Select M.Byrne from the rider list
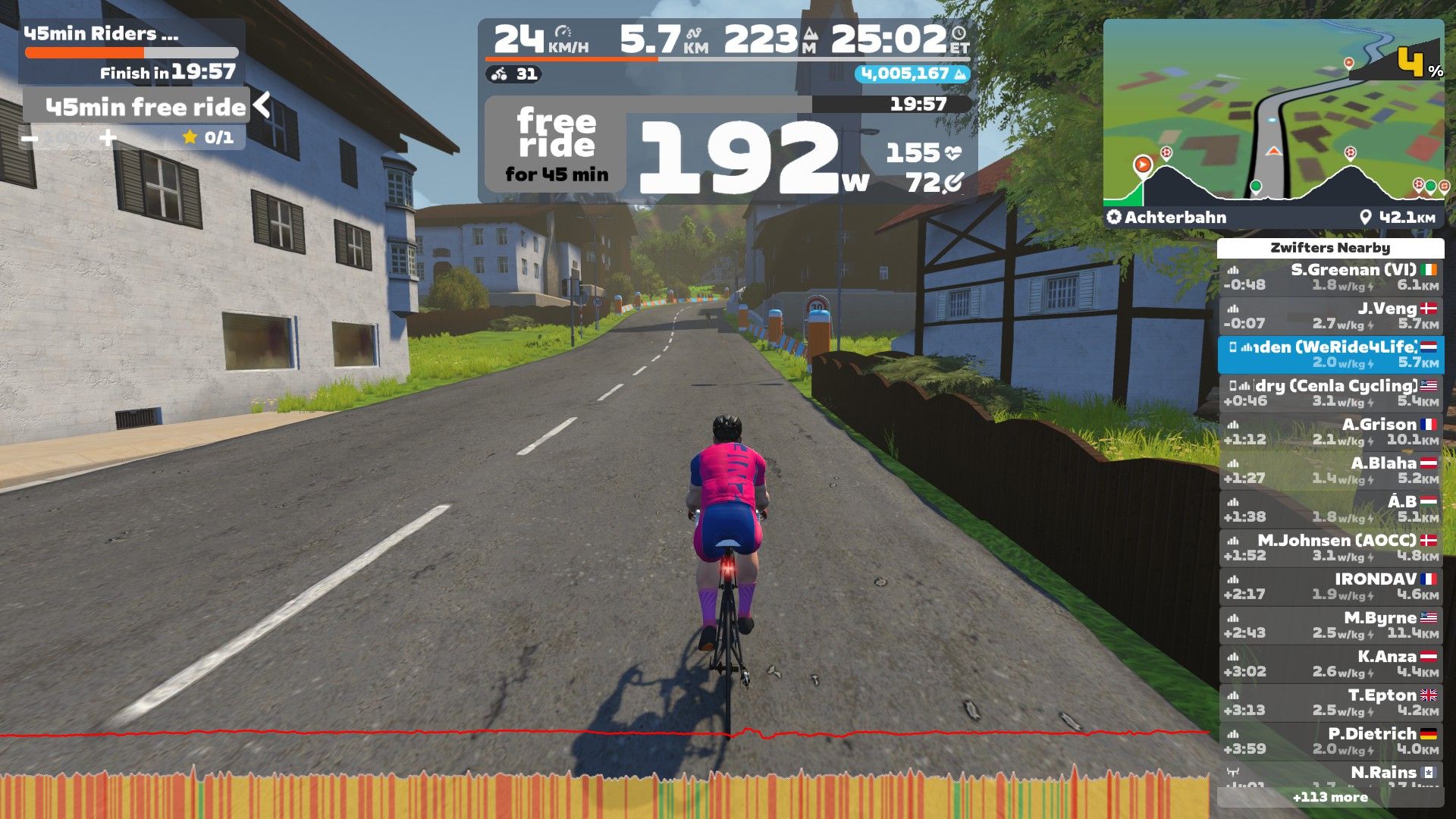 point(1330,625)
